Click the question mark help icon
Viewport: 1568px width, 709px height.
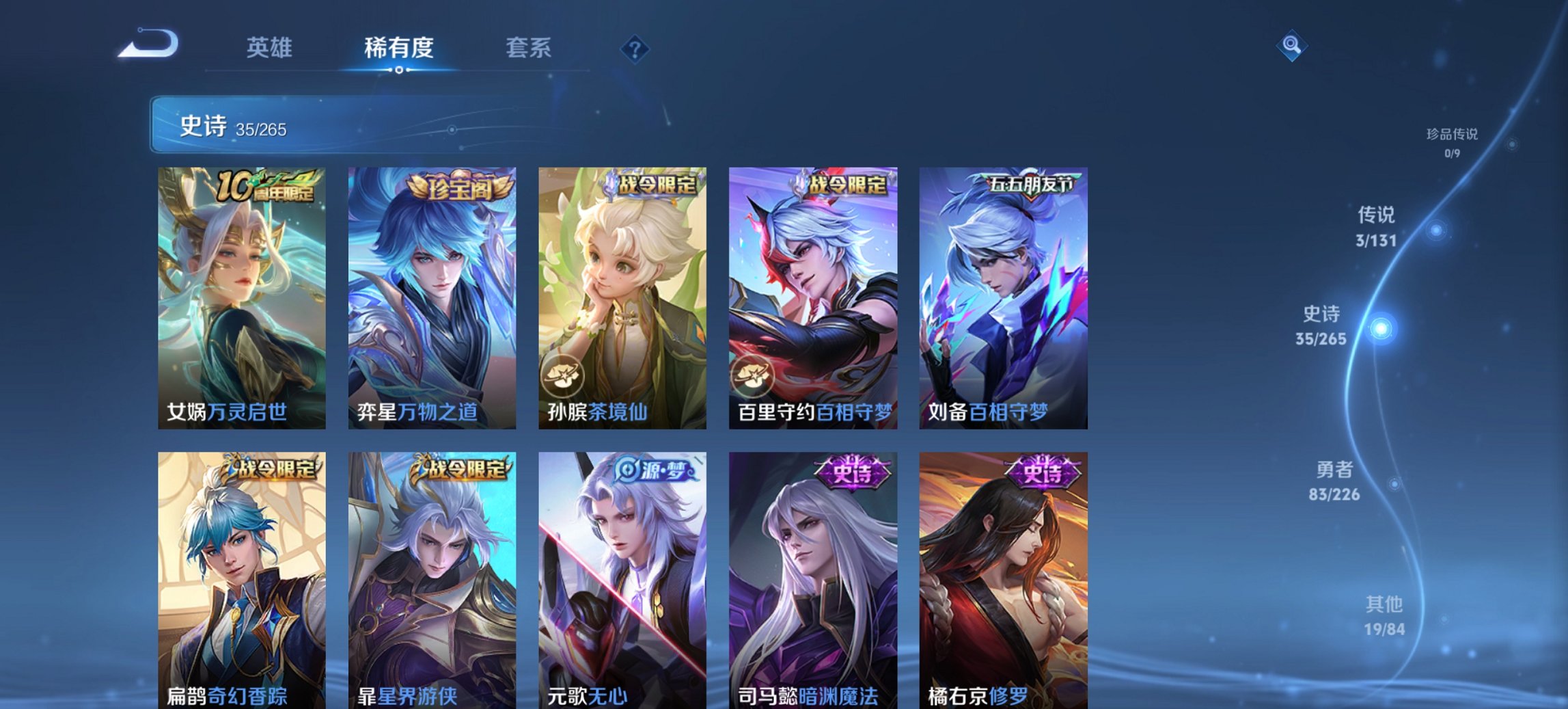pyautogui.click(x=635, y=49)
